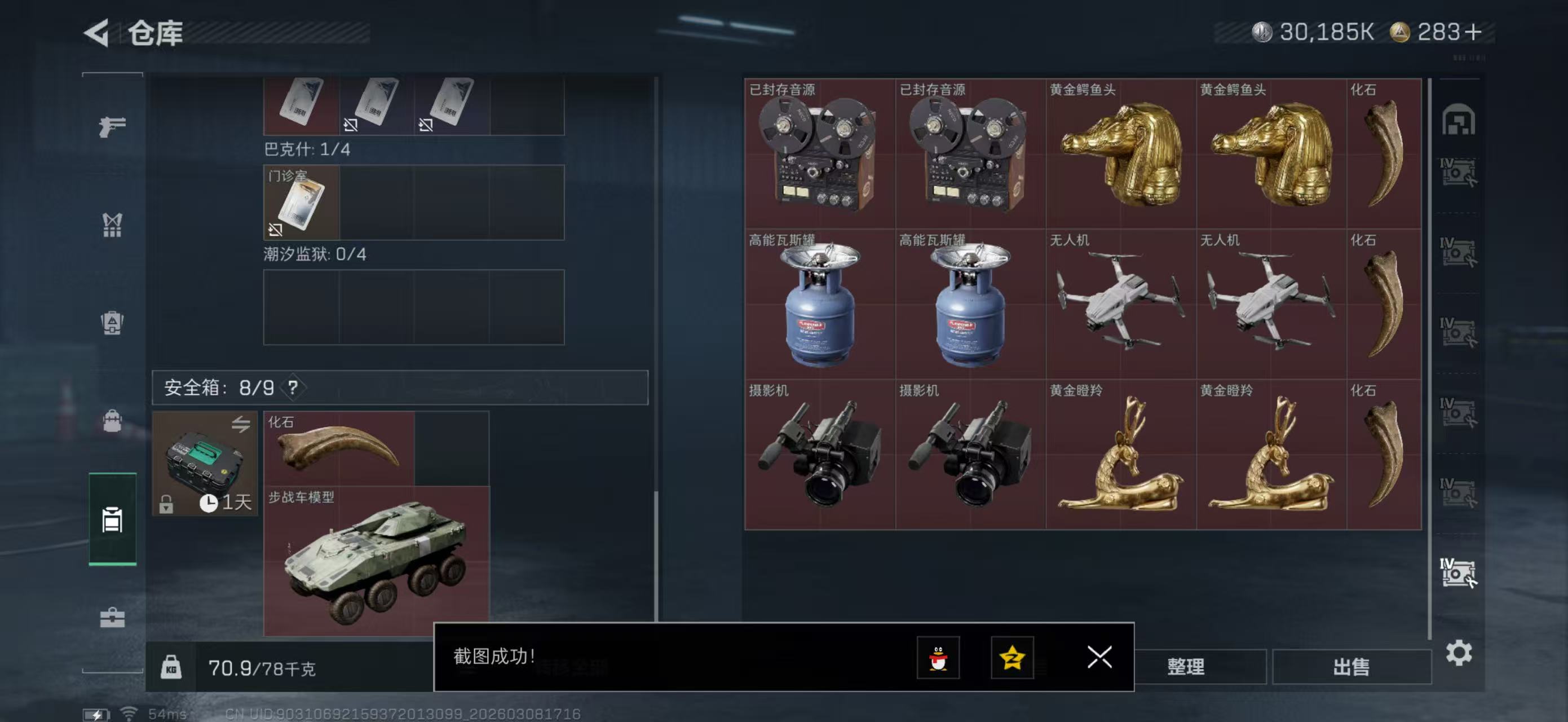Image resolution: width=1568 pixels, height=722 pixels.
Task: Choose the 无人机 drone item
Action: pyautogui.click(x=1121, y=304)
